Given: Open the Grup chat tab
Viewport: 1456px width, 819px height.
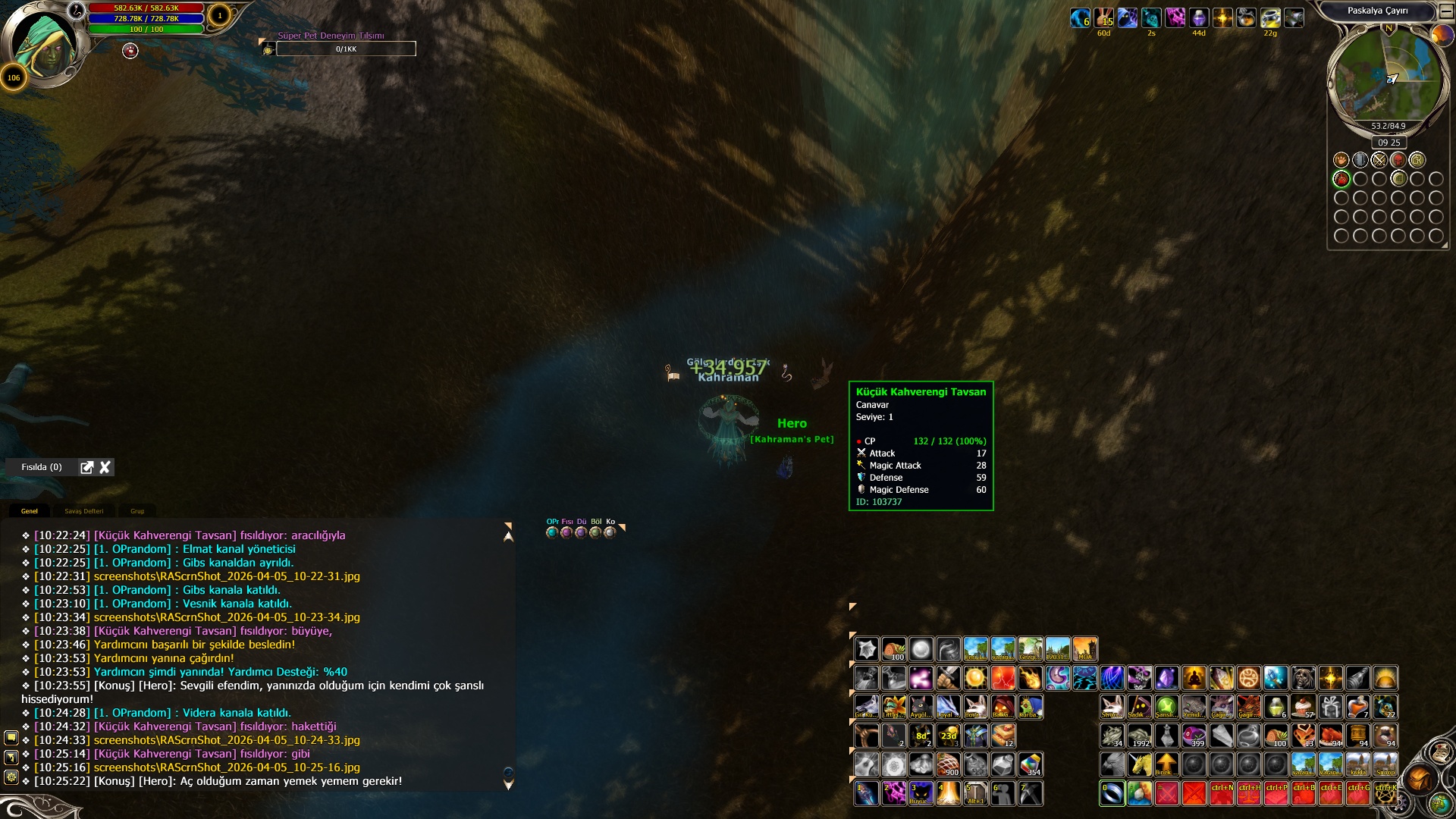Looking at the screenshot, I should tap(137, 511).
